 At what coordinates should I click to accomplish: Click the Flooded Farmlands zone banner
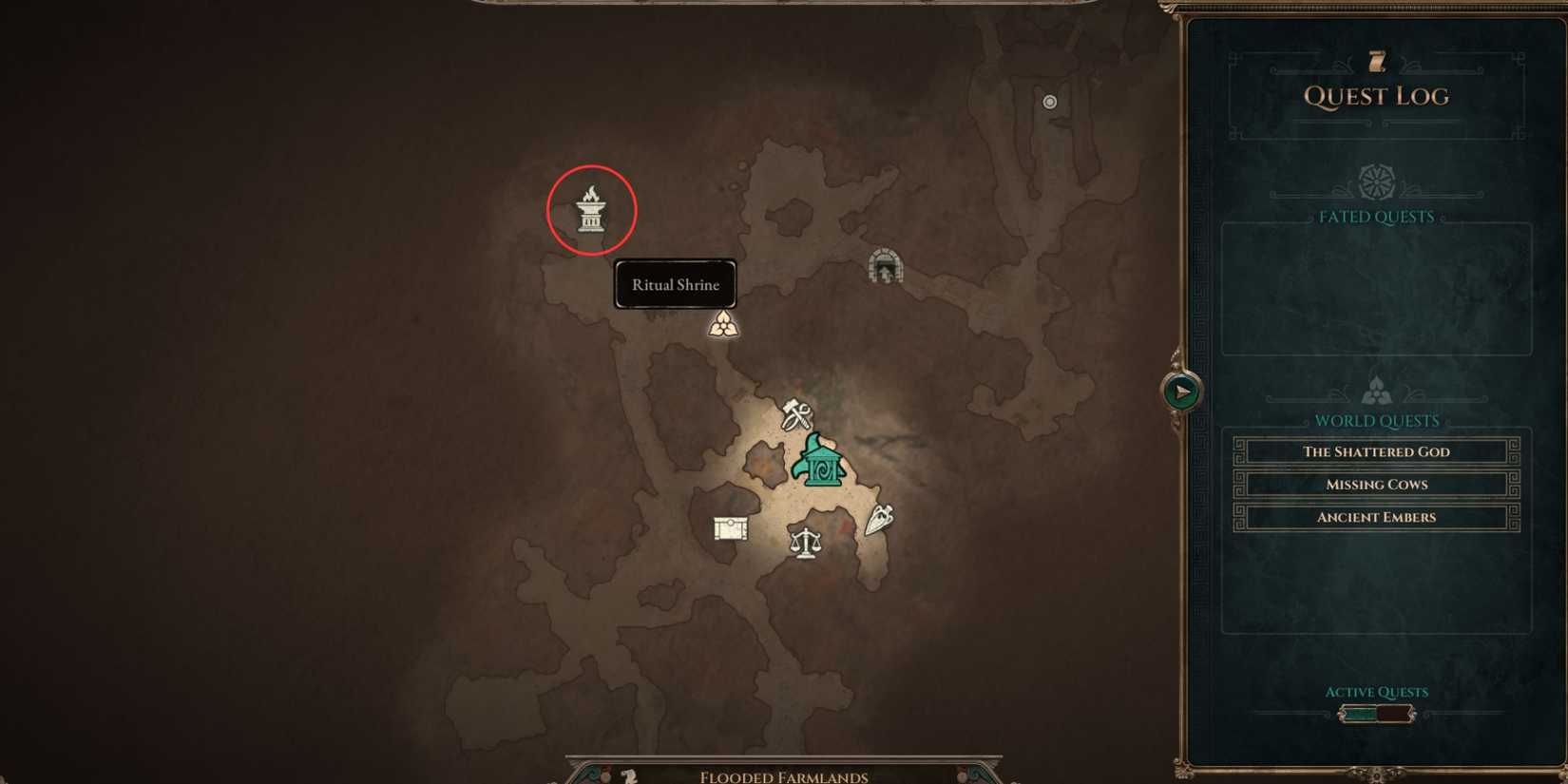783,775
